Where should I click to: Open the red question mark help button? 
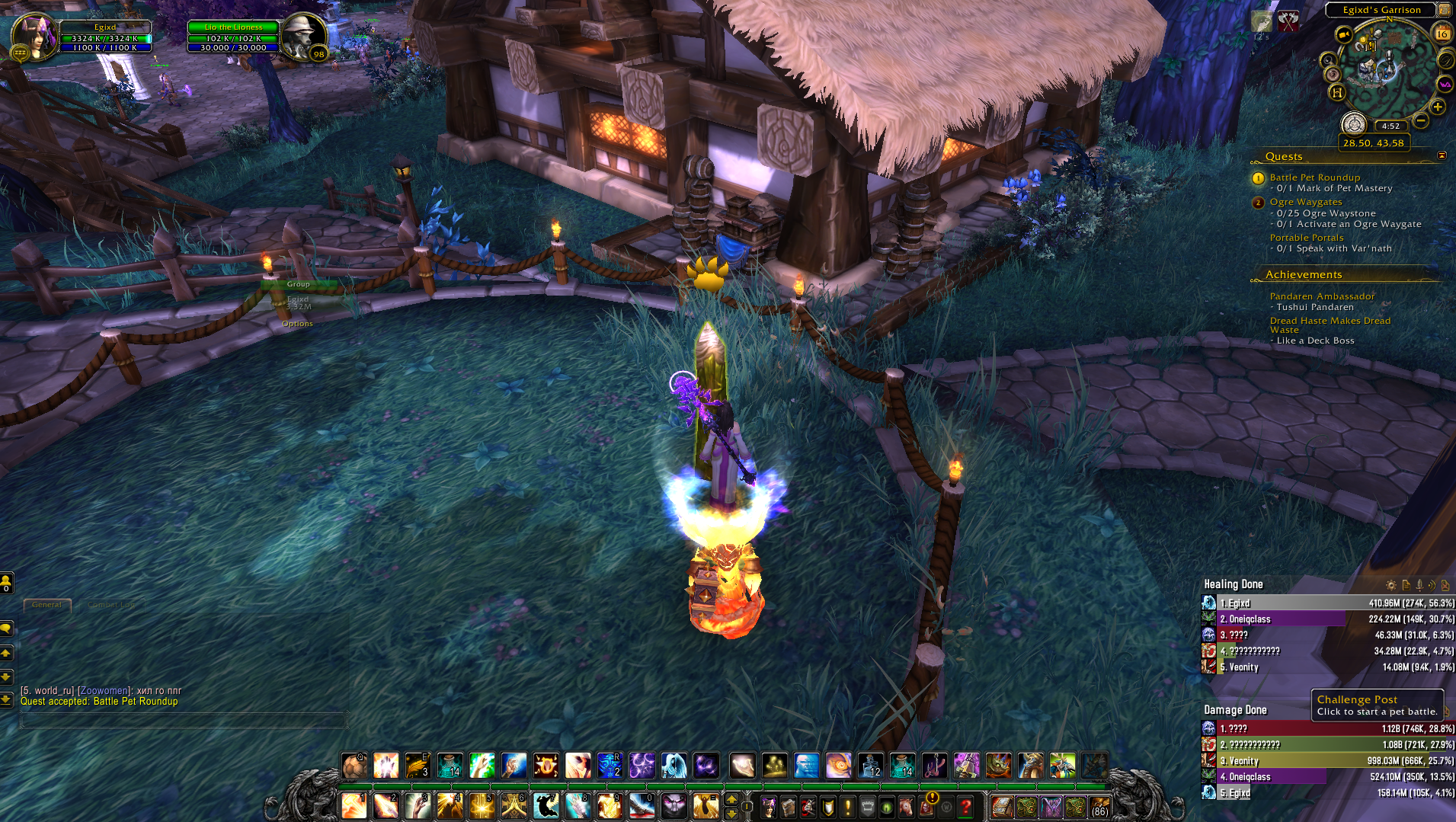[x=965, y=806]
